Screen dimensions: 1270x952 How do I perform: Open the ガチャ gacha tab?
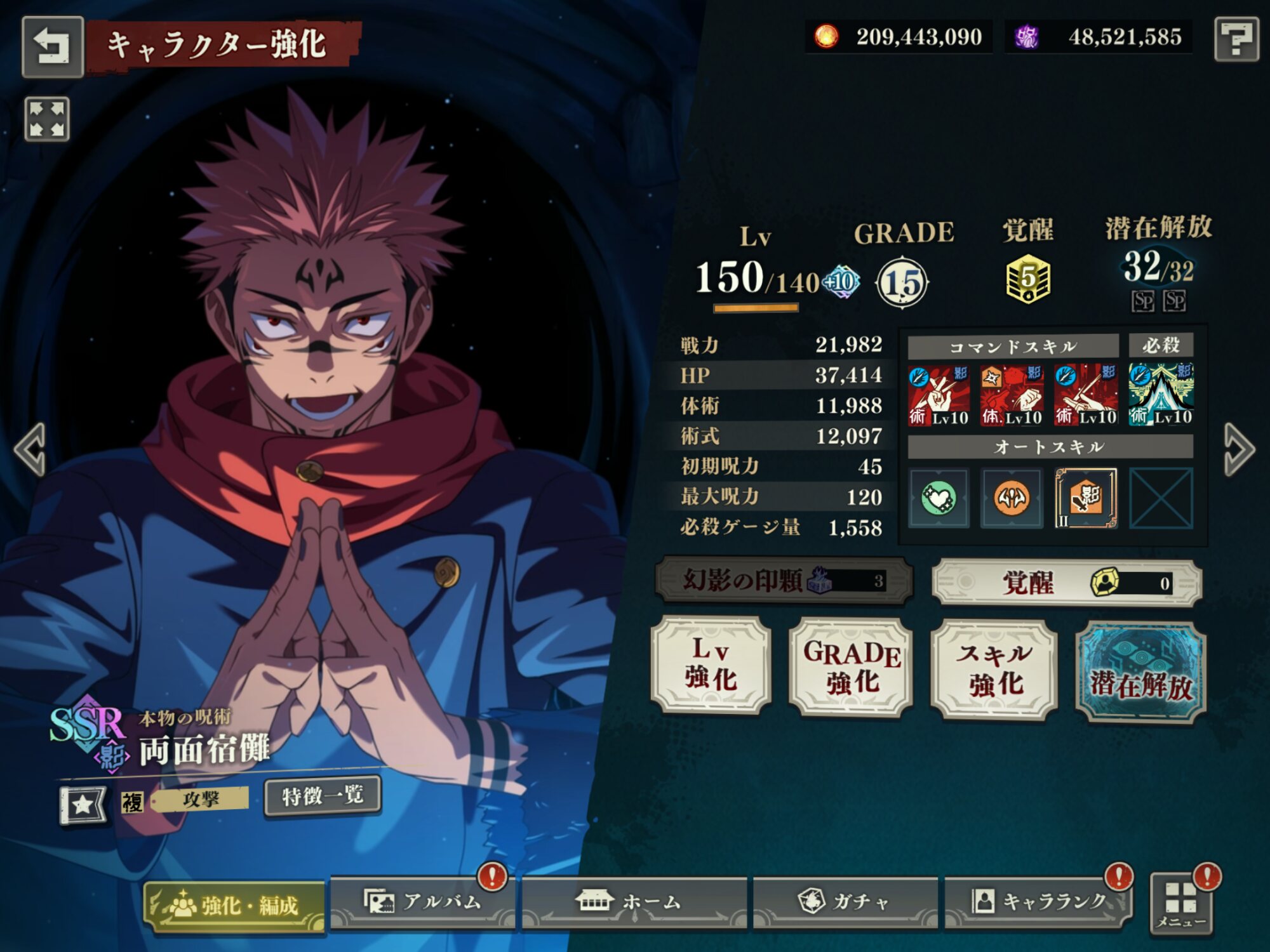tap(845, 902)
